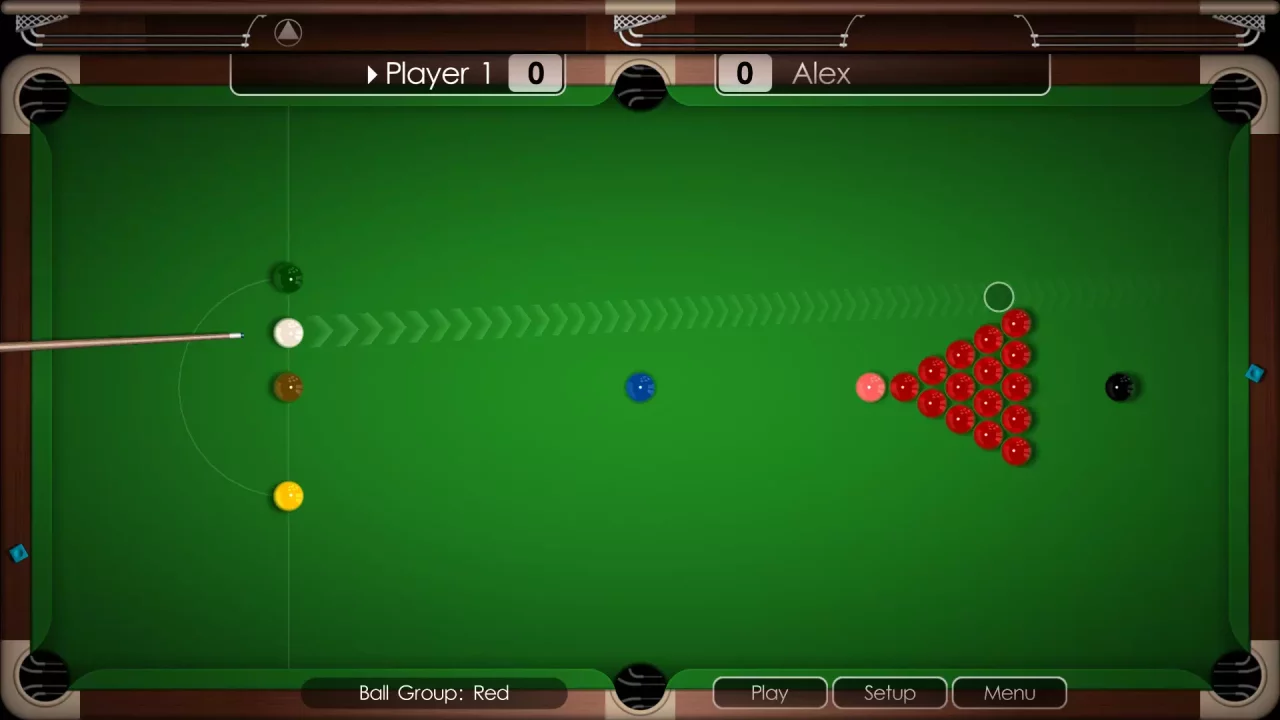Viewport: 1280px width, 720px height.
Task: Open the Setup screen
Action: (x=889, y=692)
